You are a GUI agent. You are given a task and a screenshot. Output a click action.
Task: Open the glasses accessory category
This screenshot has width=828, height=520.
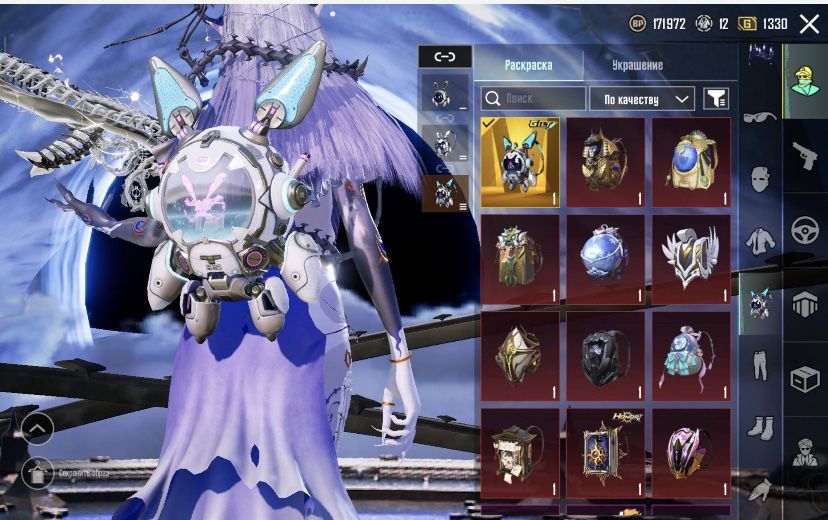(x=759, y=117)
